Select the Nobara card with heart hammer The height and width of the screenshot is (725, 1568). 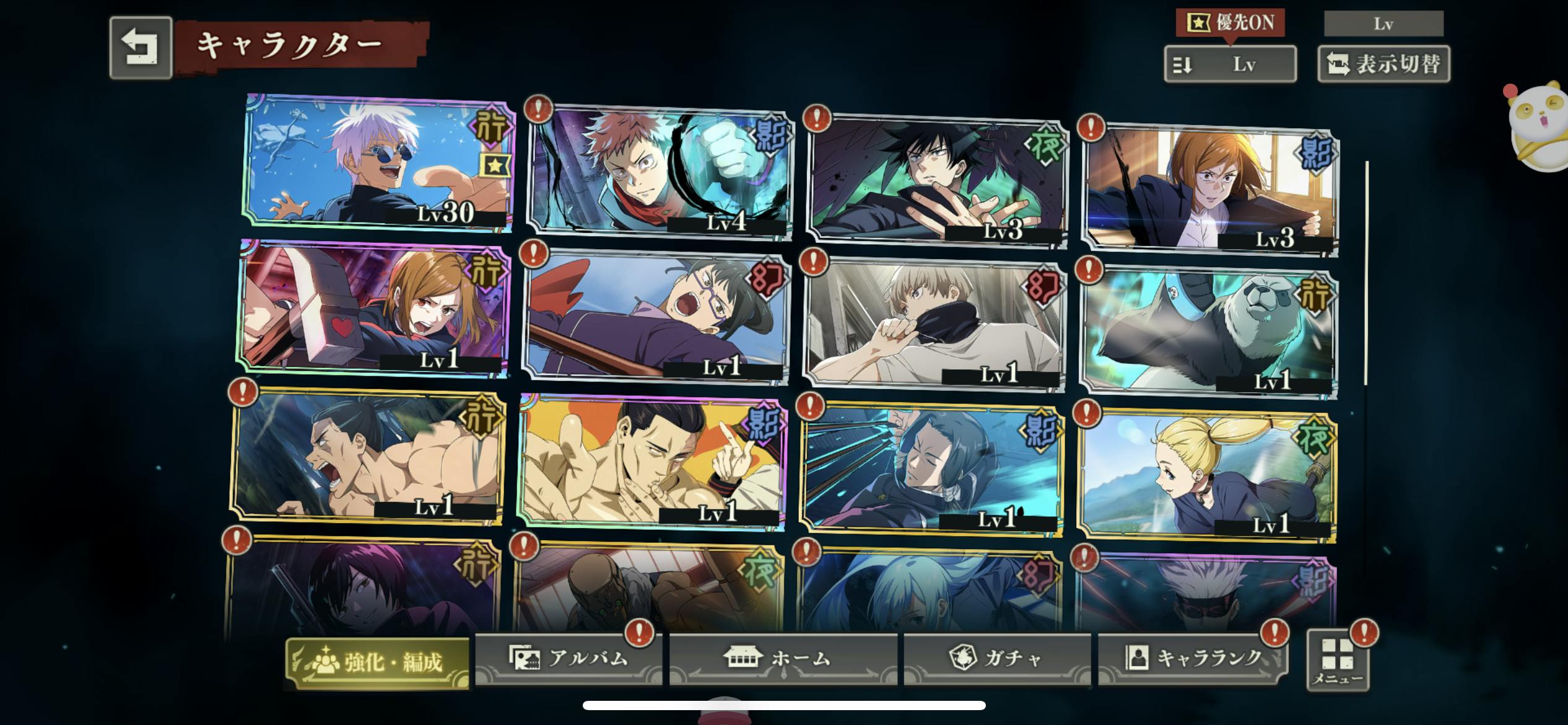(x=373, y=309)
